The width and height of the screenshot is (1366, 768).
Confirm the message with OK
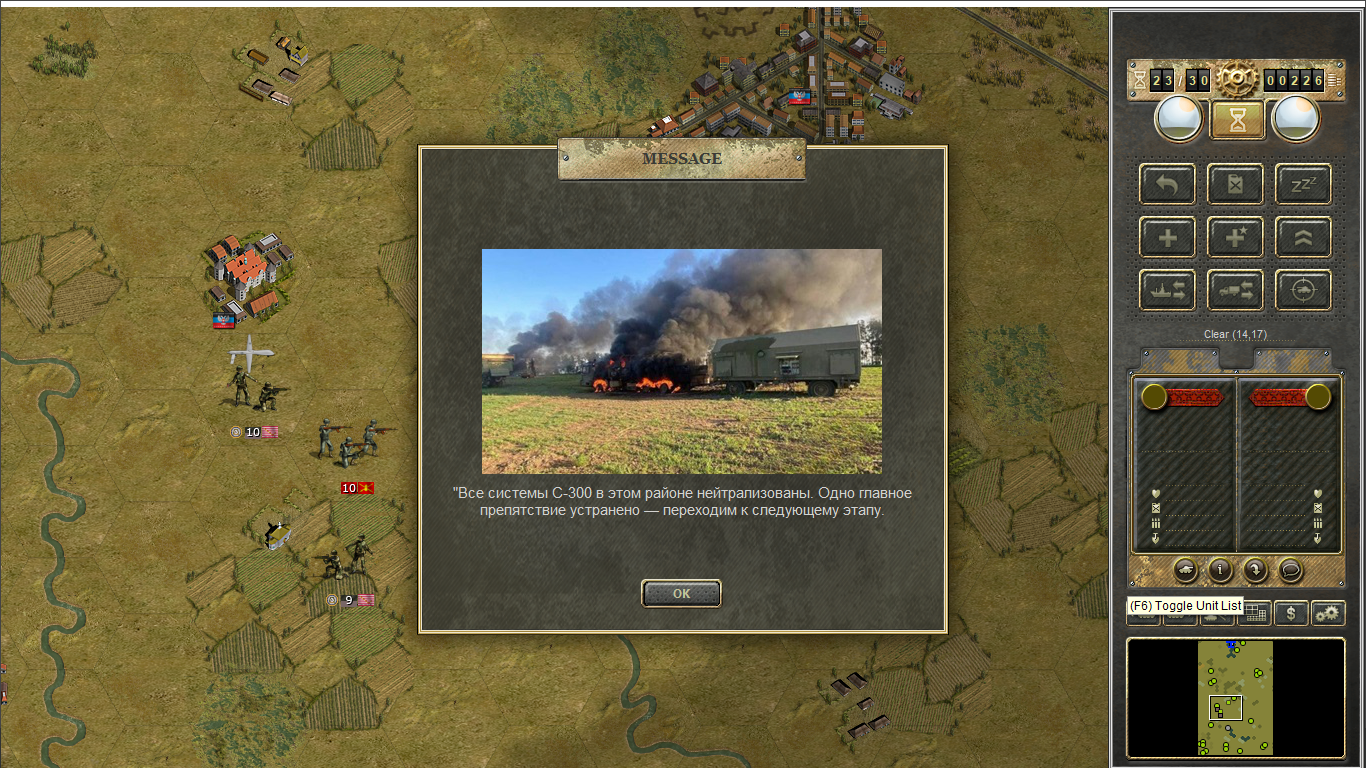click(681, 593)
